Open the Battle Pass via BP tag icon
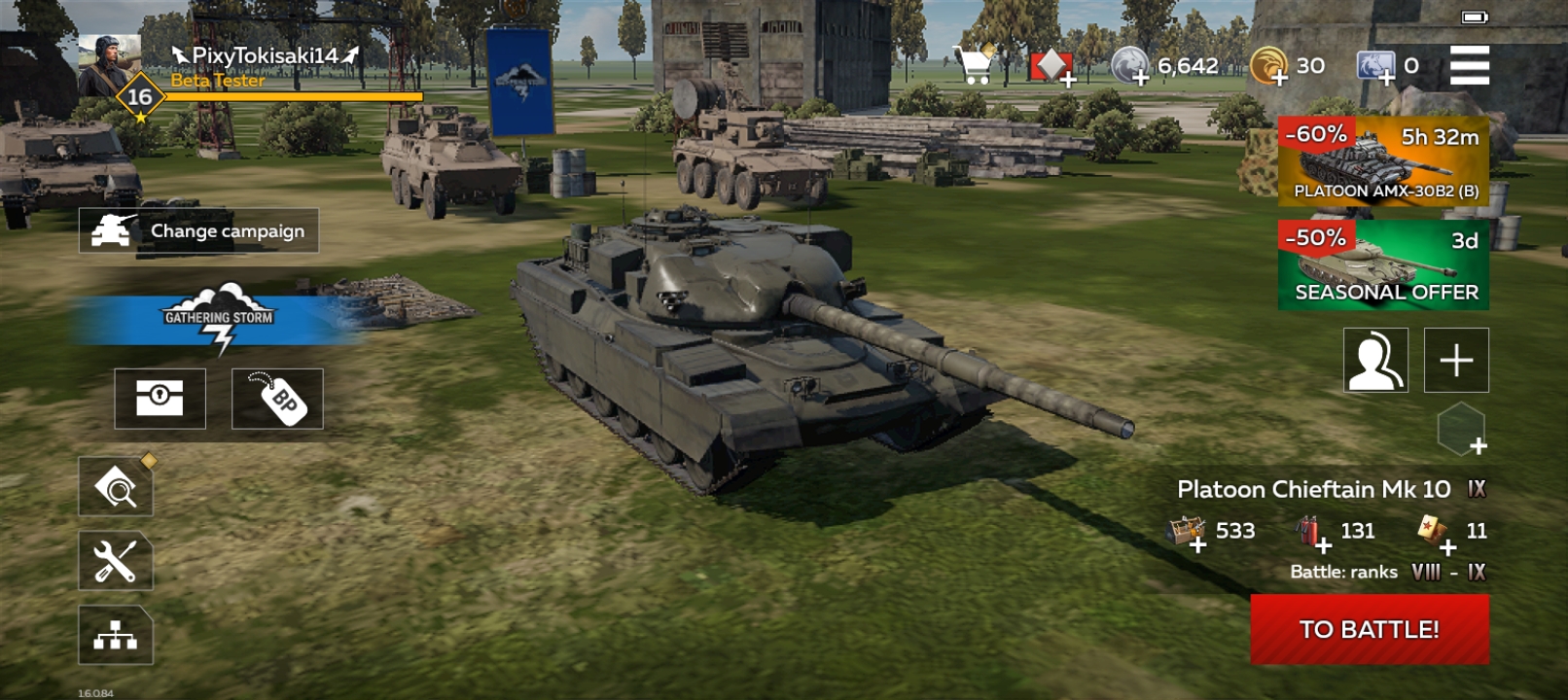Screen dimensions: 1568x700 [x=277, y=400]
